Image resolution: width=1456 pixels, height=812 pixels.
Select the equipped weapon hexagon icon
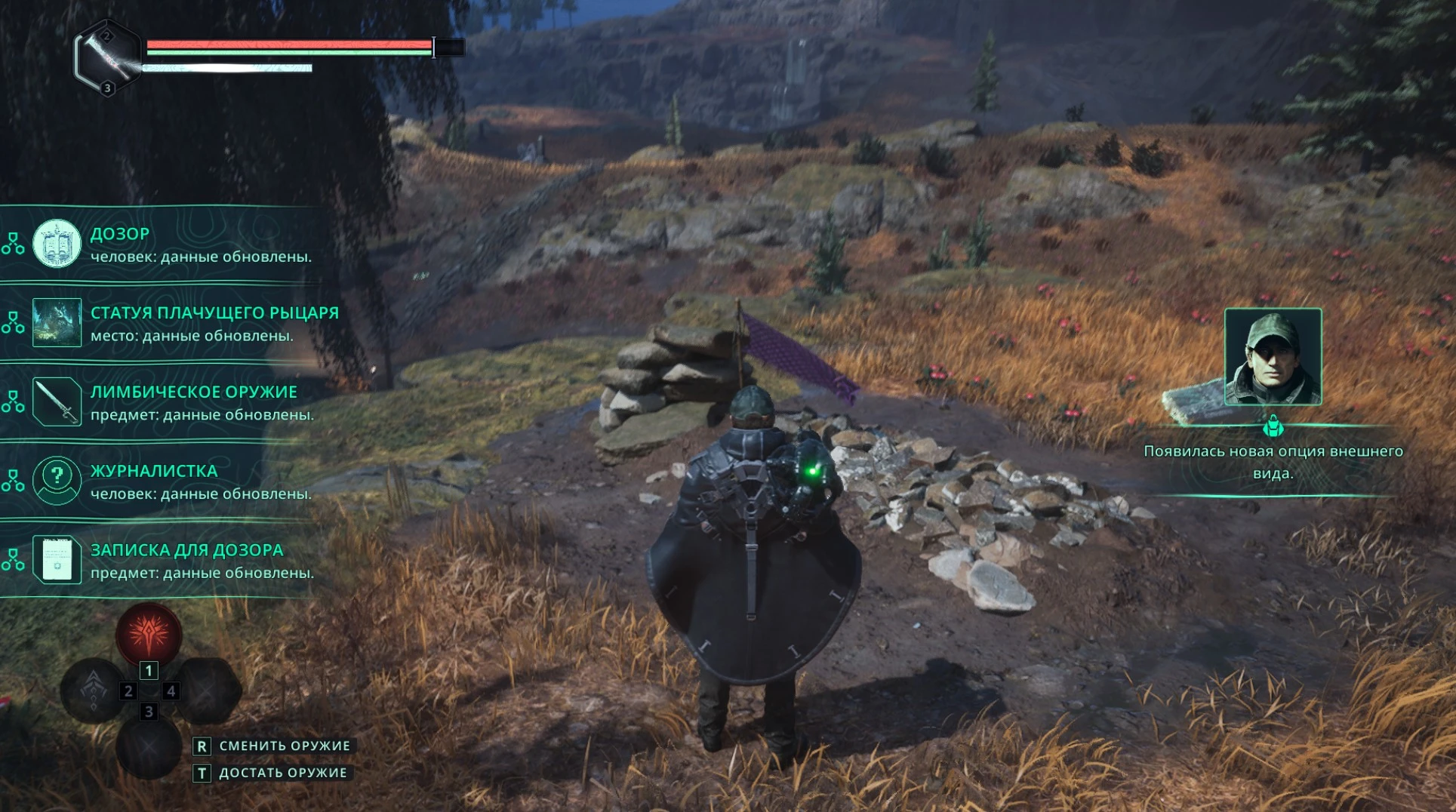[x=107, y=57]
